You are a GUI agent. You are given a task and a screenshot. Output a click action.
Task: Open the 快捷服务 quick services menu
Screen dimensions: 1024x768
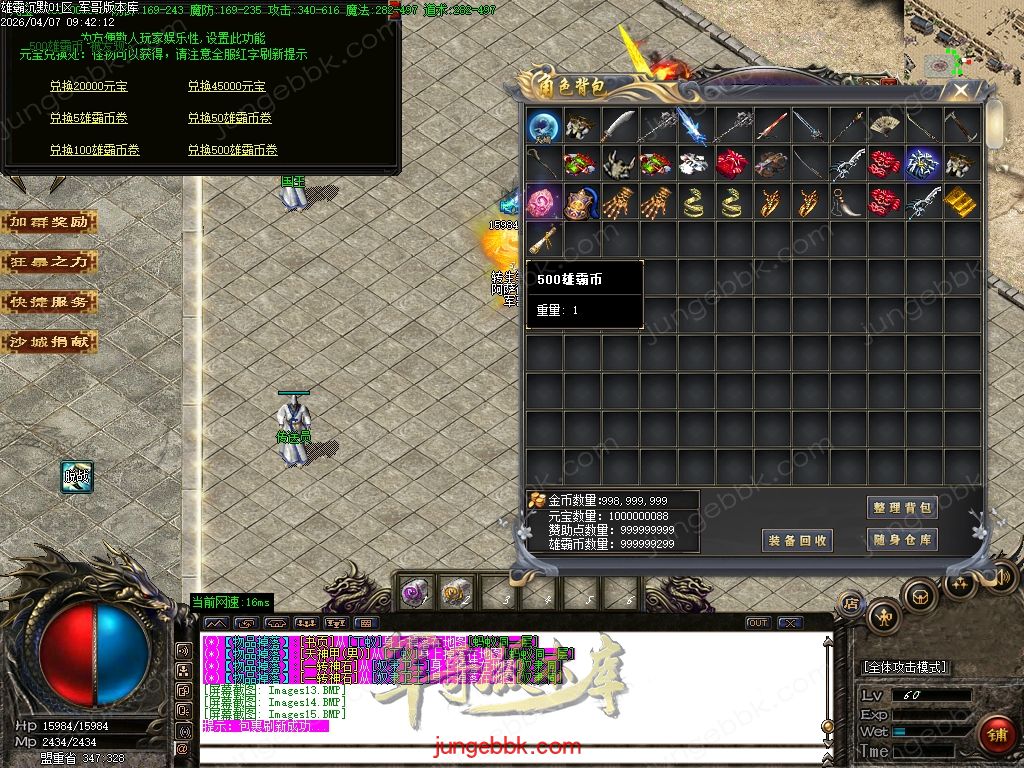coord(49,302)
